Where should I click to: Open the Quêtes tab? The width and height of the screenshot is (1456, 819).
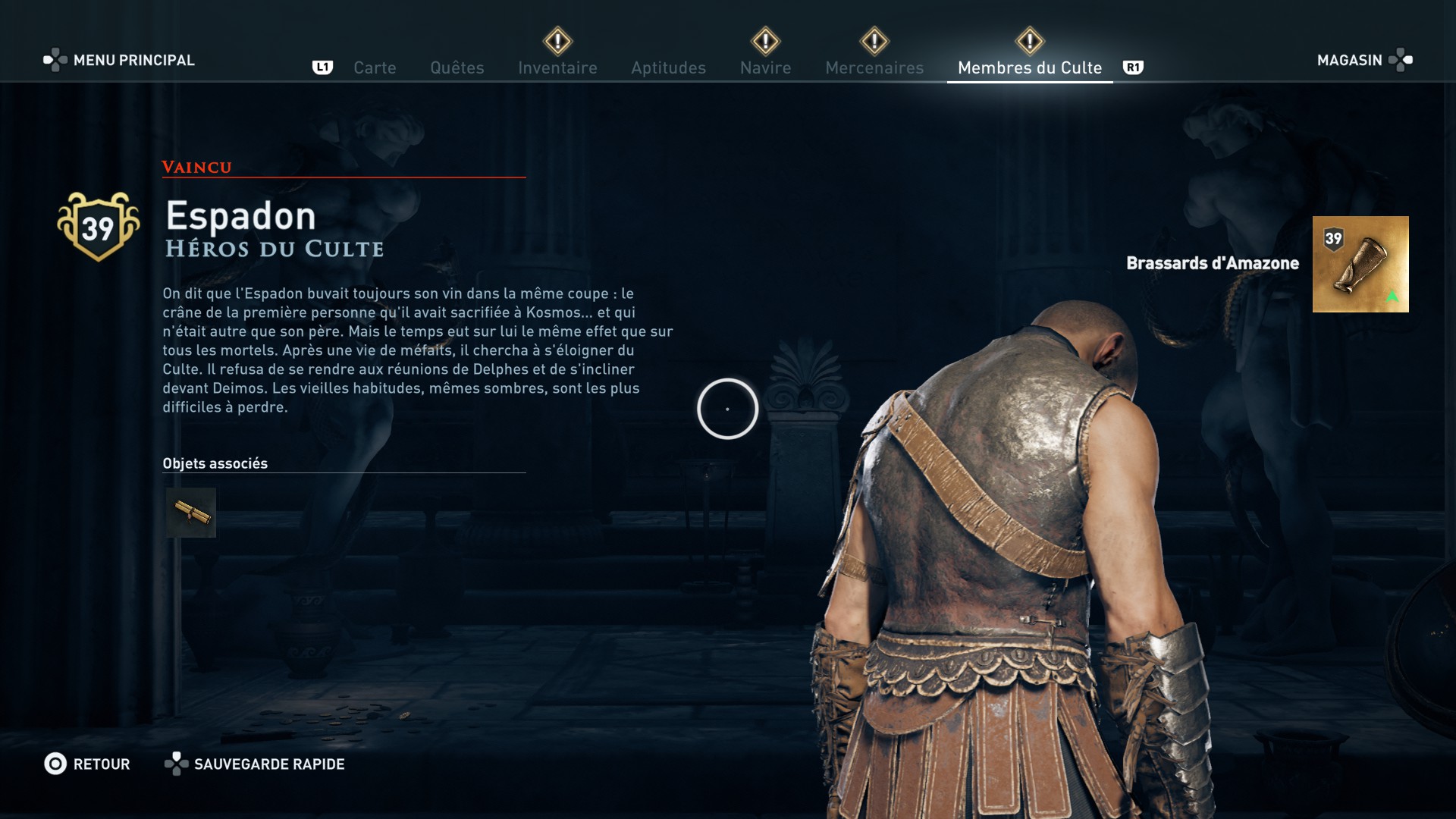pos(457,68)
